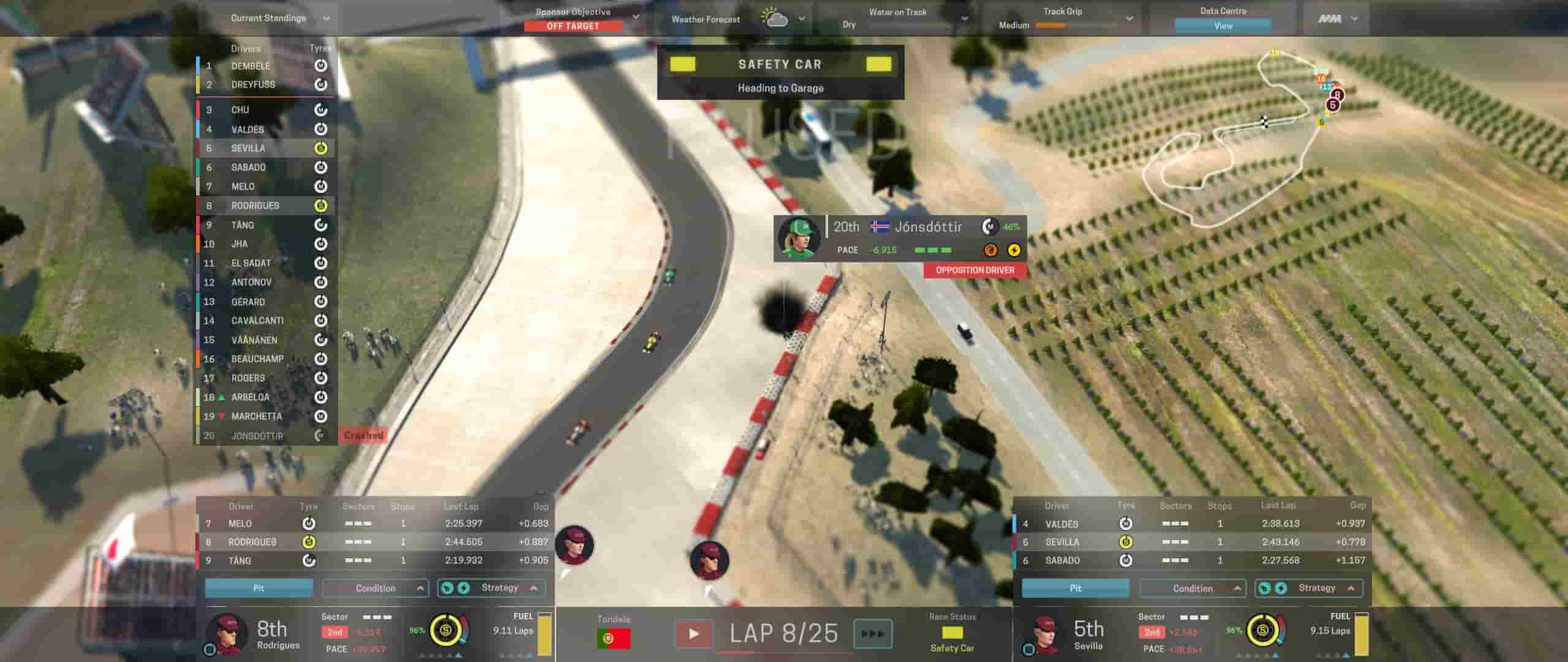
Task: Choose Marchetta's row in standings
Action: pos(256,416)
